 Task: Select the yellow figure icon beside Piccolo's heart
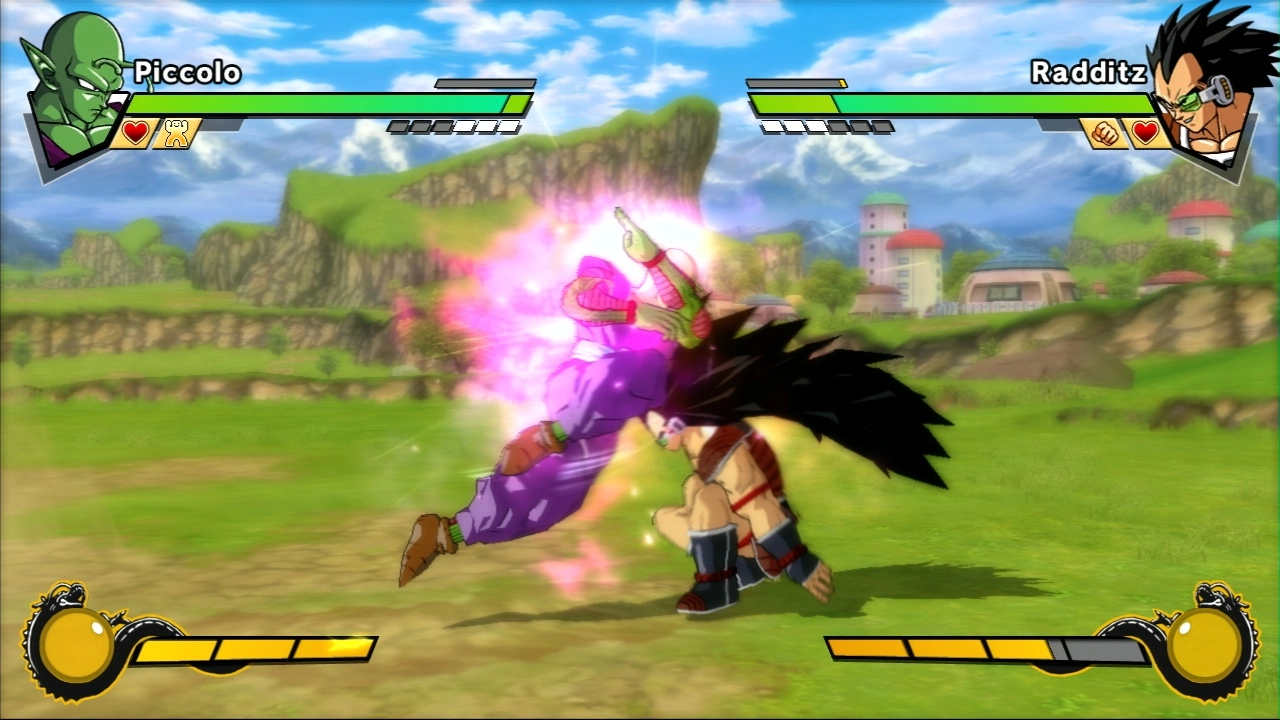(x=177, y=134)
